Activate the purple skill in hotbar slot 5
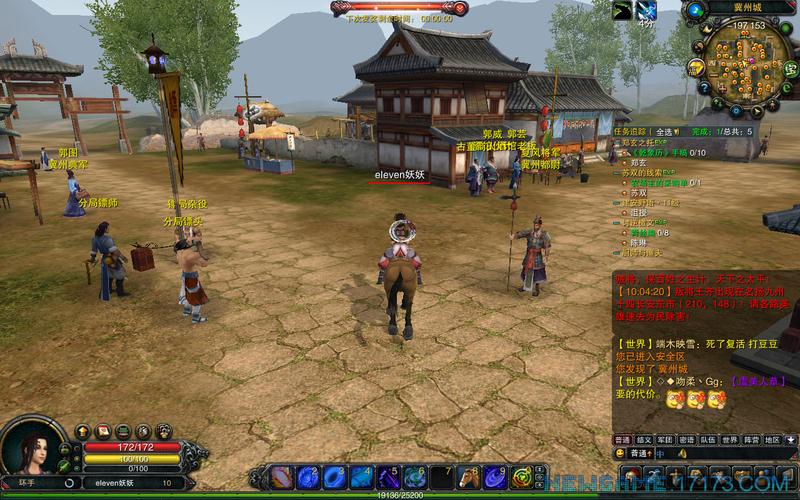Viewport: 800px width, 500px height. (387, 476)
